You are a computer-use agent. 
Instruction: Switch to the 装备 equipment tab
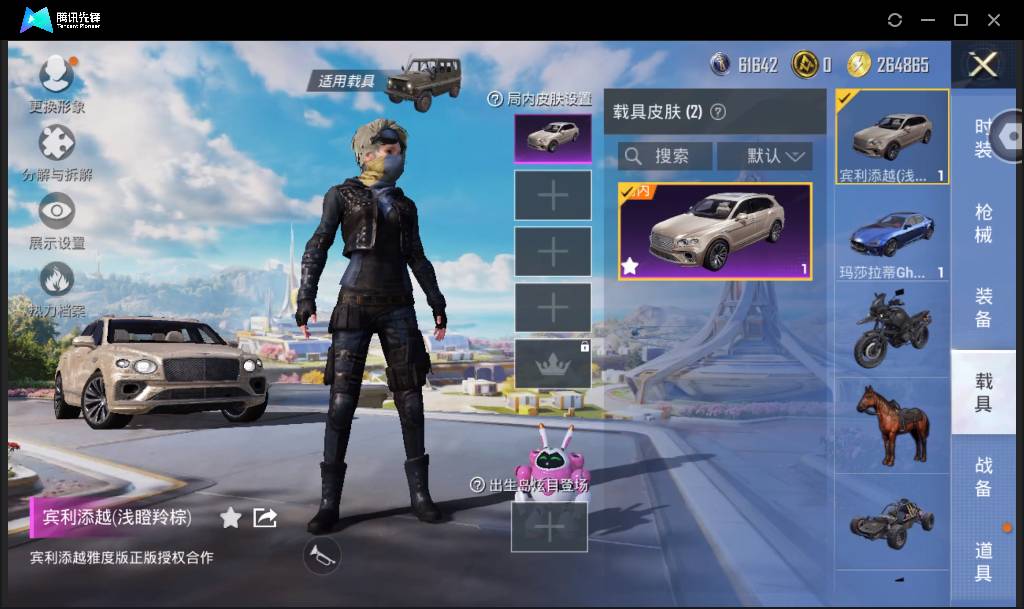984,308
